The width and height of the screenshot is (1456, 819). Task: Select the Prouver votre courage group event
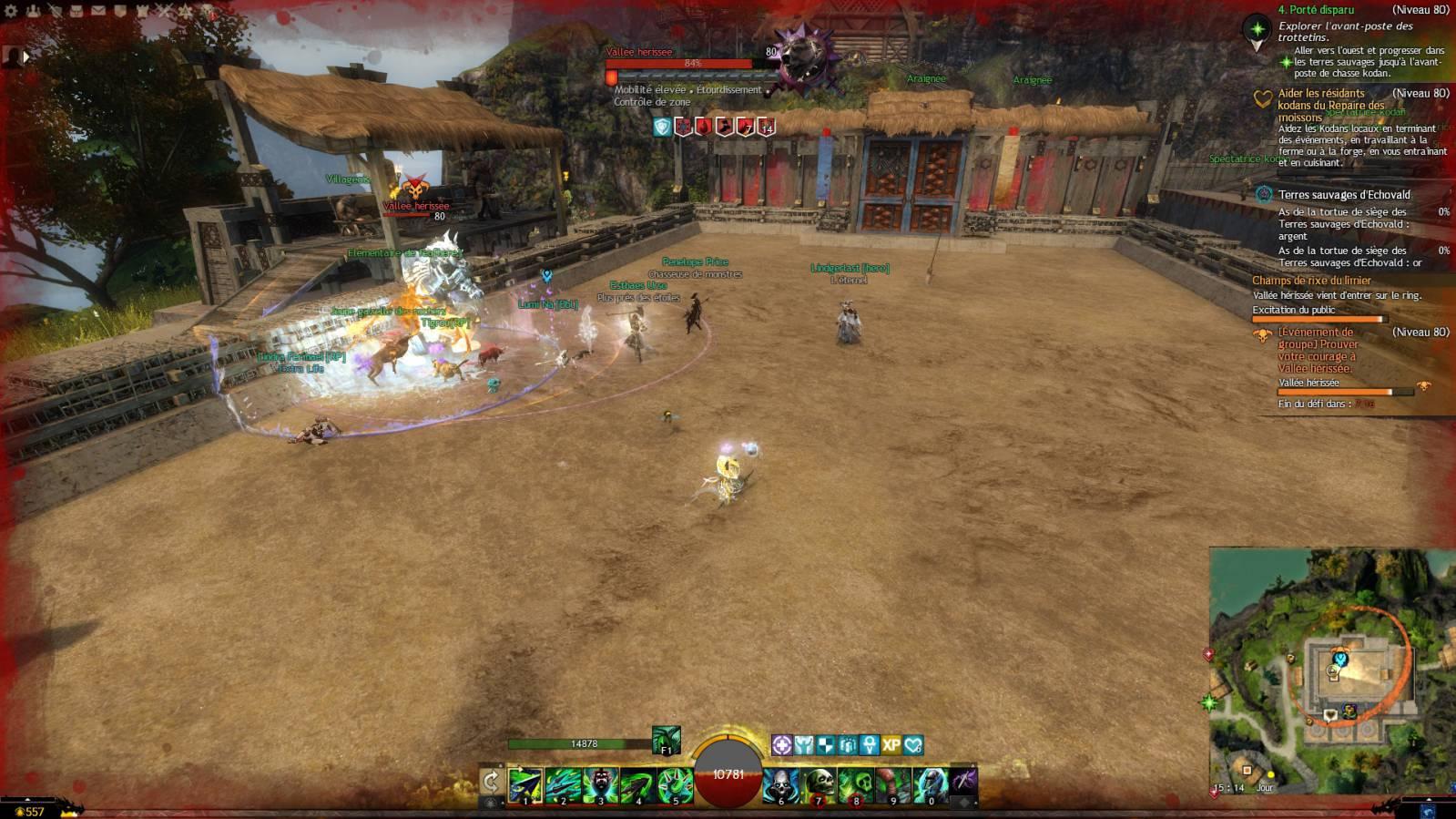pyautogui.click(x=1318, y=350)
